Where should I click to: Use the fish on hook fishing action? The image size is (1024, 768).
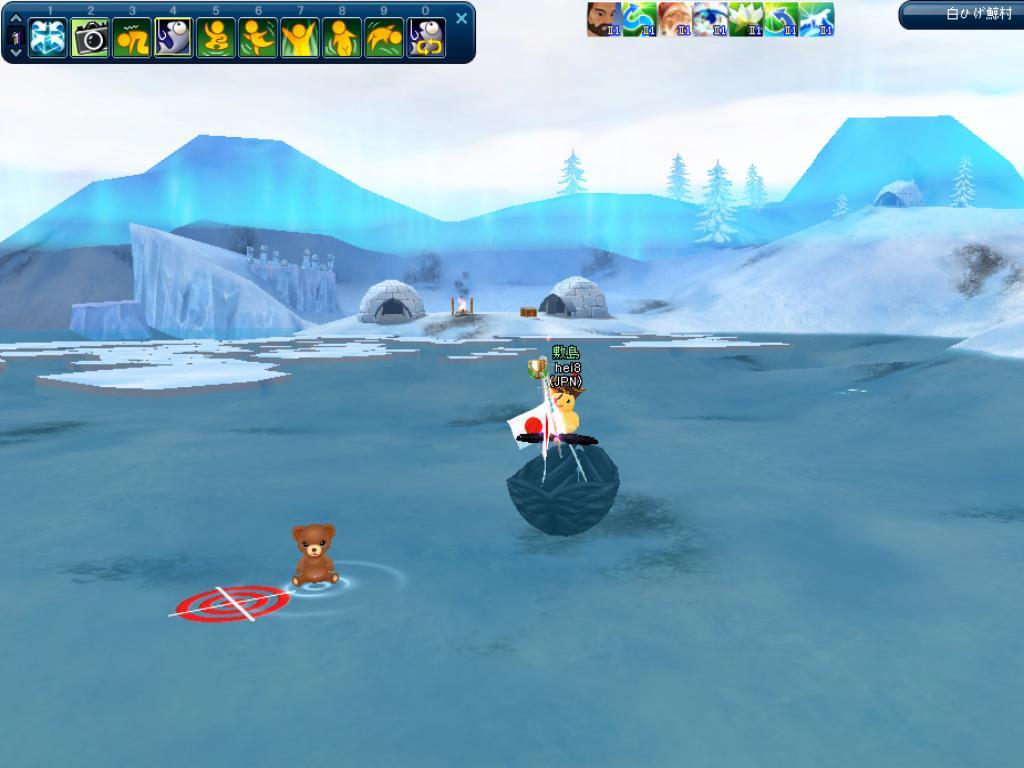tap(174, 38)
